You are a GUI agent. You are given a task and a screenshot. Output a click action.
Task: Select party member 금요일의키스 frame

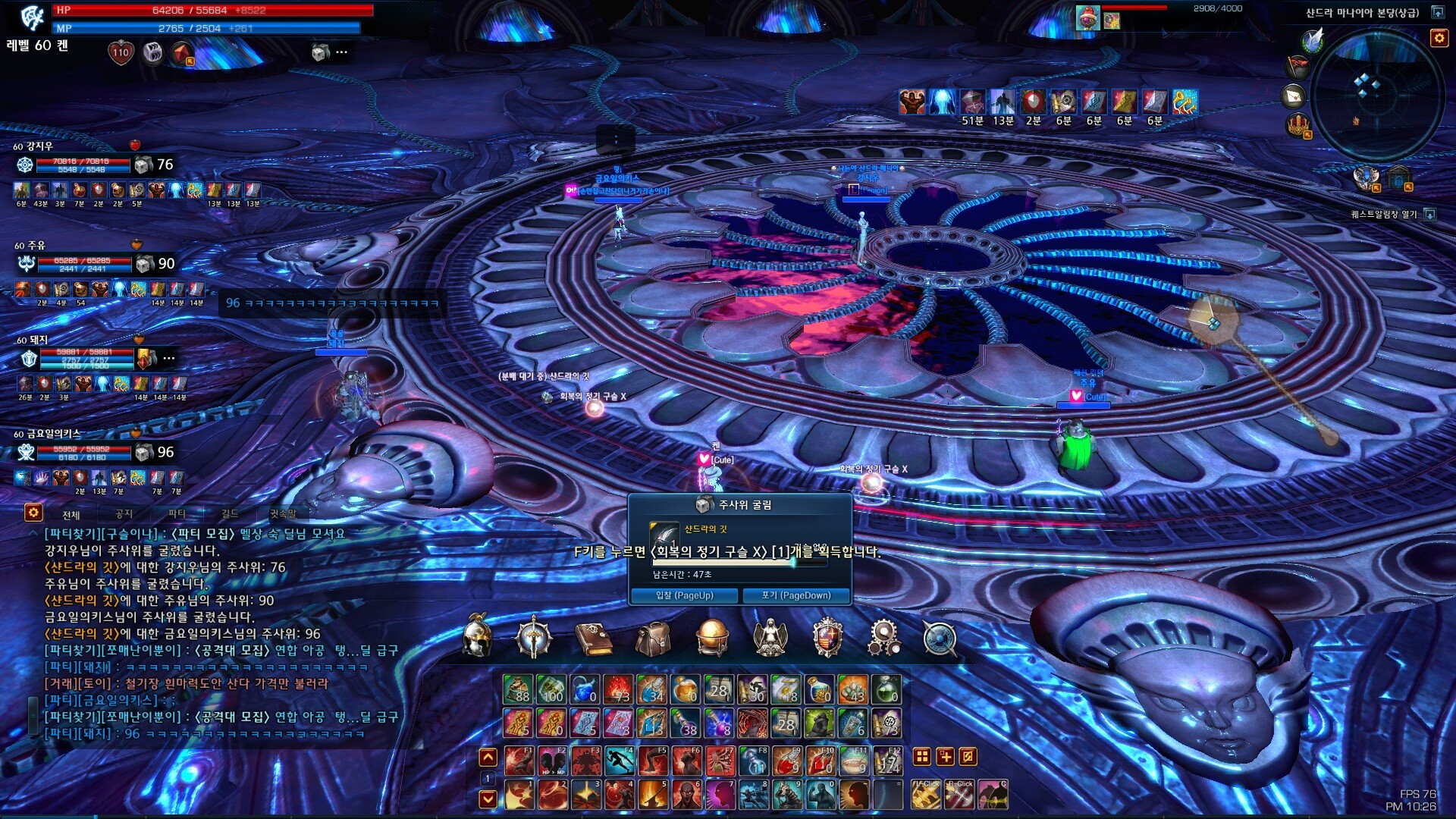(x=76, y=452)
